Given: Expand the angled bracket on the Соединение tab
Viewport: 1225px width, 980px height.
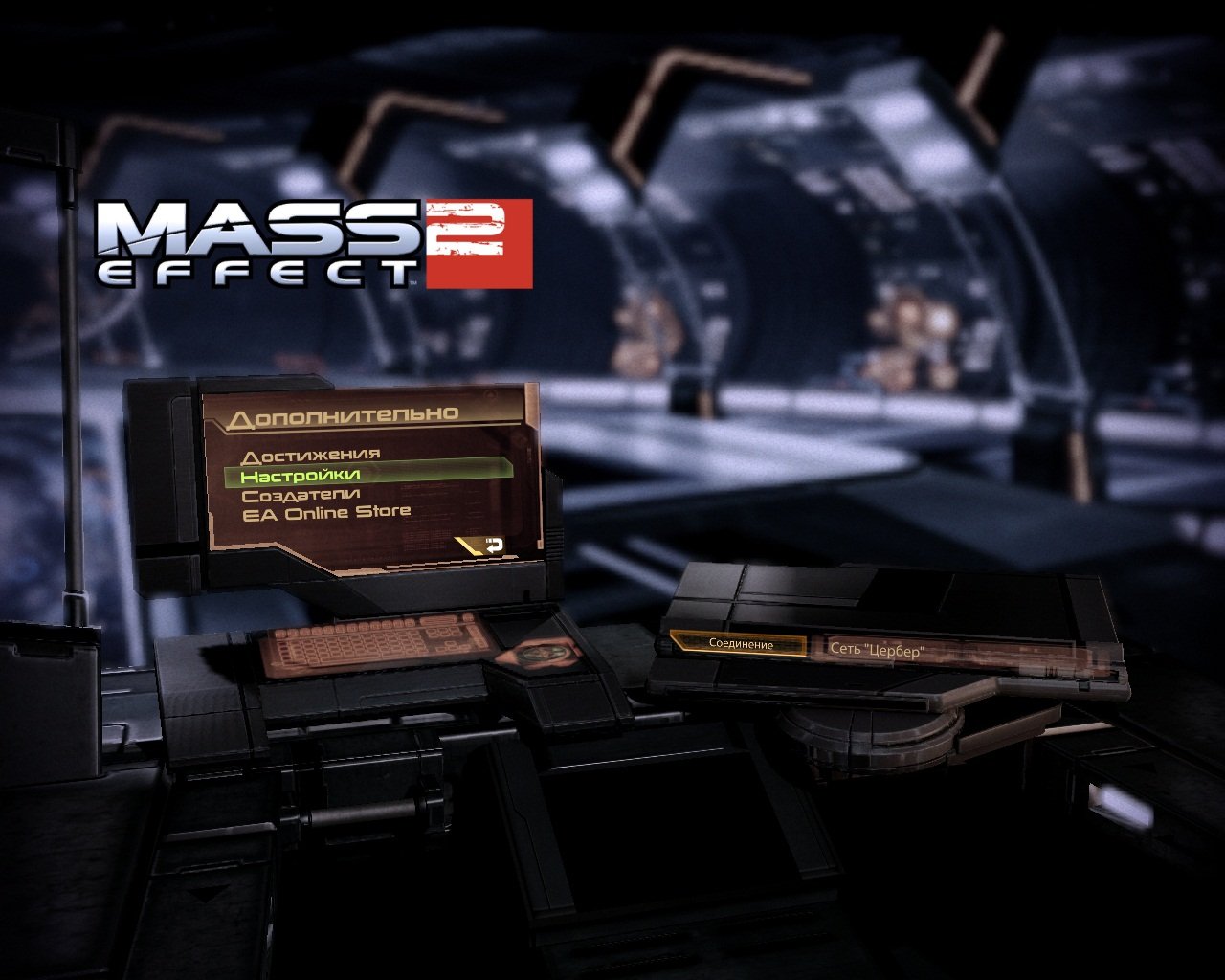Looking at the screenshot, I should click(679, 641).
